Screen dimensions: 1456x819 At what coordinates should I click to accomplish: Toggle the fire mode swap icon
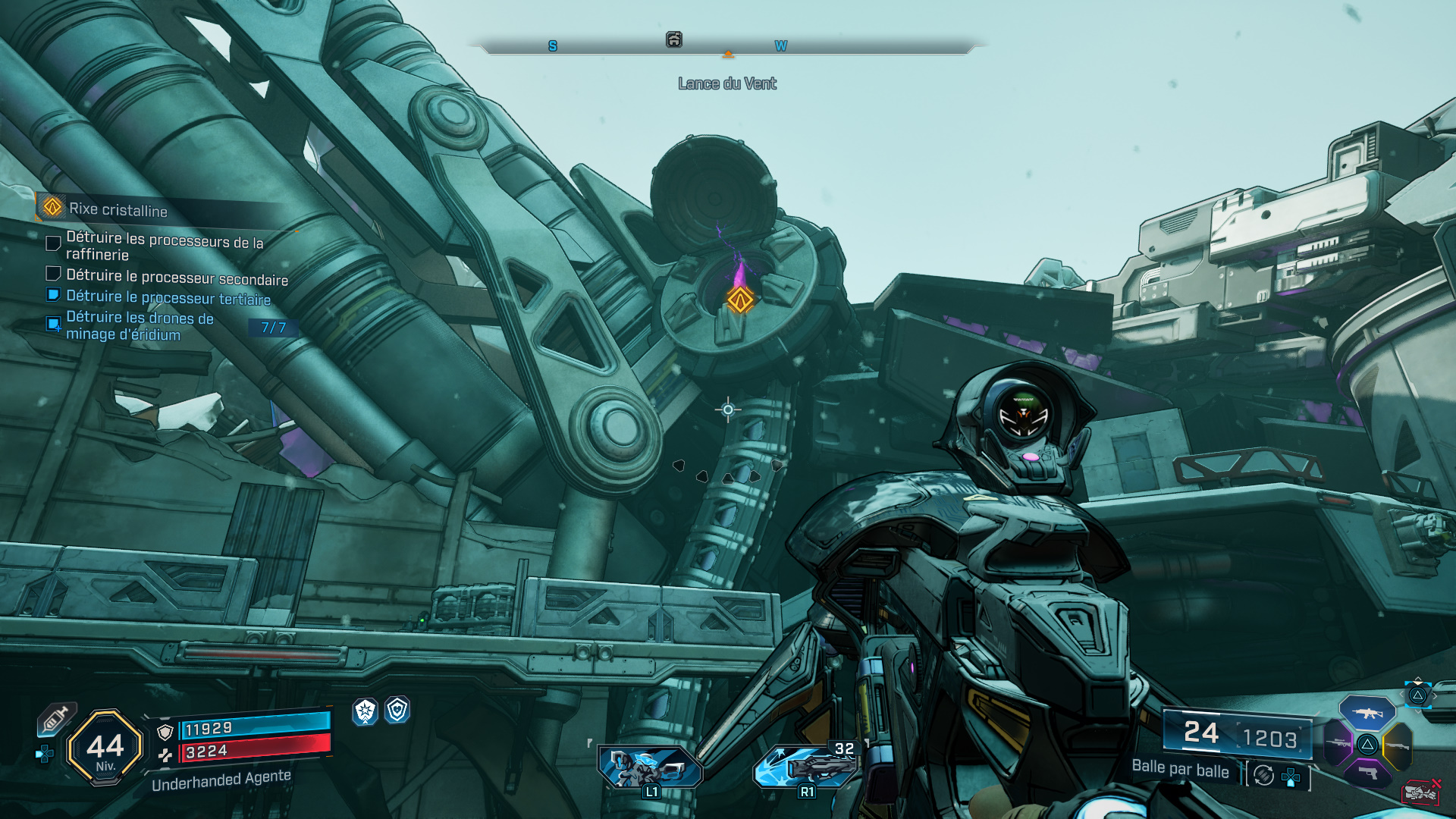pos(1263,775)
